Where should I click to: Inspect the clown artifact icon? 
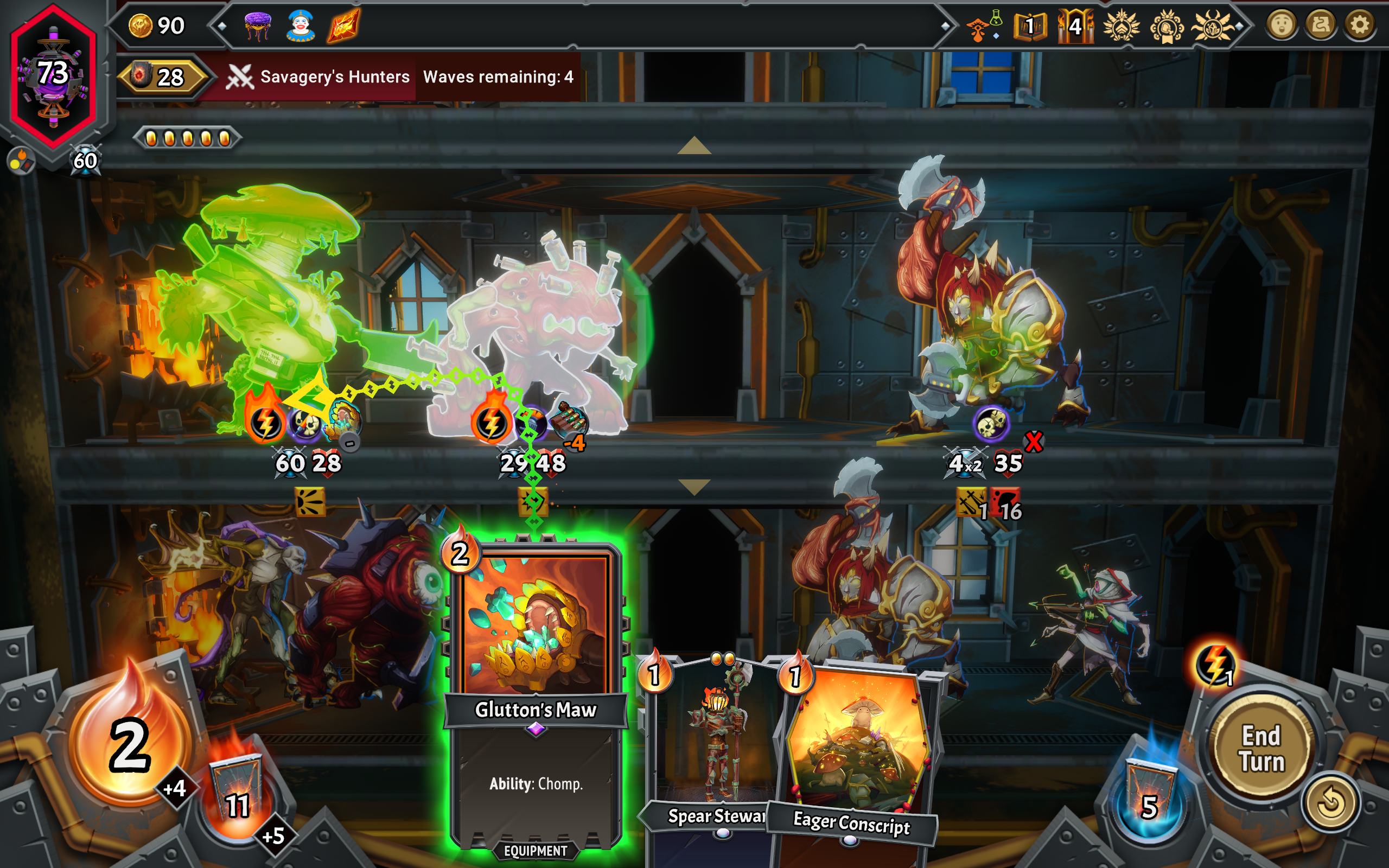pyautogui.click(x=300, y=27)
